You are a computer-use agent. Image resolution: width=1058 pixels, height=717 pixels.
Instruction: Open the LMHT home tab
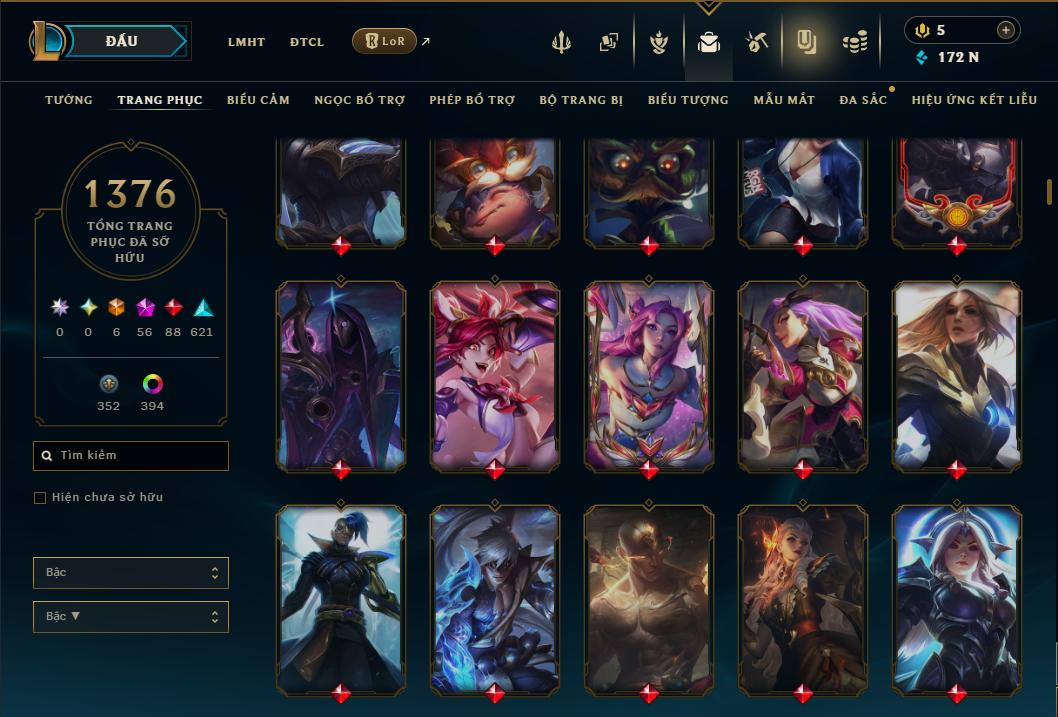click(x=246, y=42)
